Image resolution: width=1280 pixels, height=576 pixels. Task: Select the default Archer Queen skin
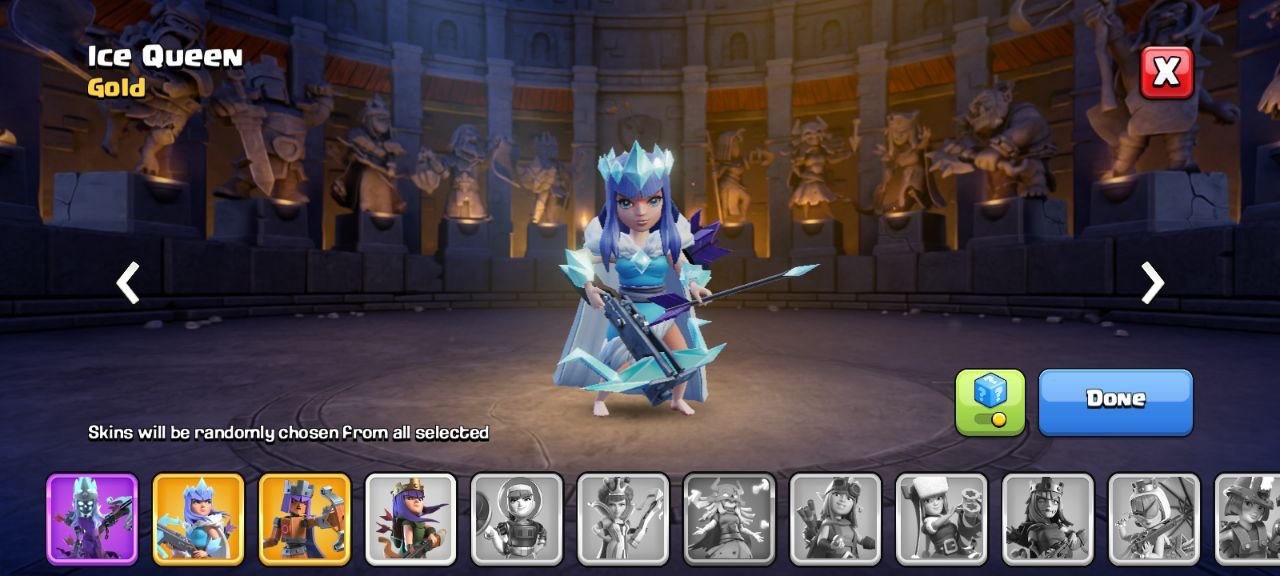pos(410,518)
